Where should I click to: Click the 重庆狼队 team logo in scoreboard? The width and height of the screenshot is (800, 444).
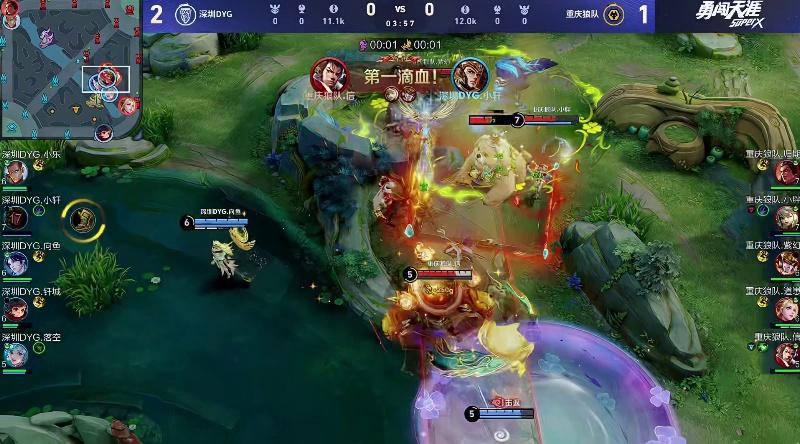pos(617,15)
